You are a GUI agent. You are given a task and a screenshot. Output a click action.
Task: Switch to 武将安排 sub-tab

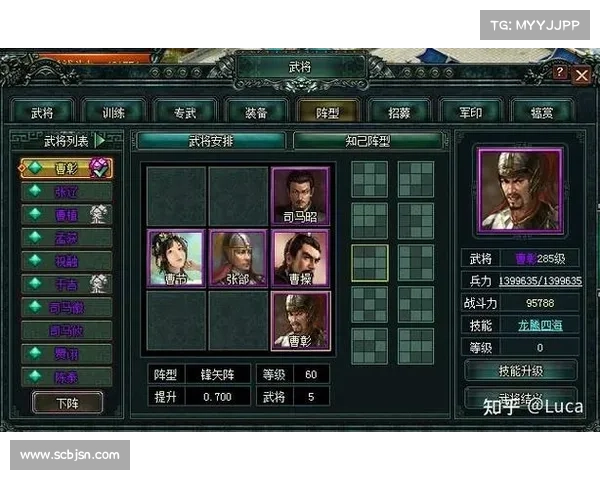click(x=210, y=141)
